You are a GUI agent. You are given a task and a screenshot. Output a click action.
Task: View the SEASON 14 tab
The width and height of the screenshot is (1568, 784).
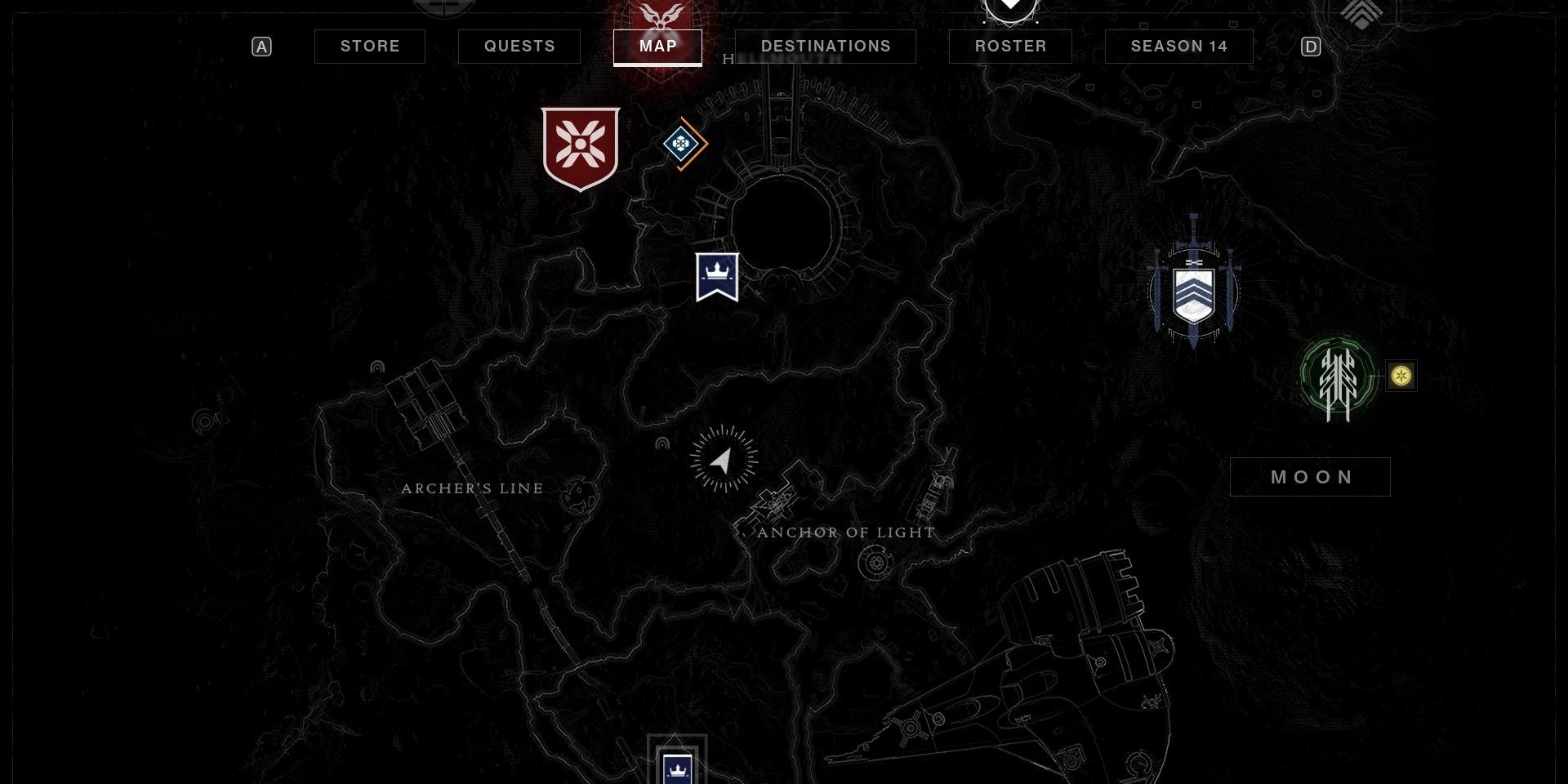tap(1178, 47)
